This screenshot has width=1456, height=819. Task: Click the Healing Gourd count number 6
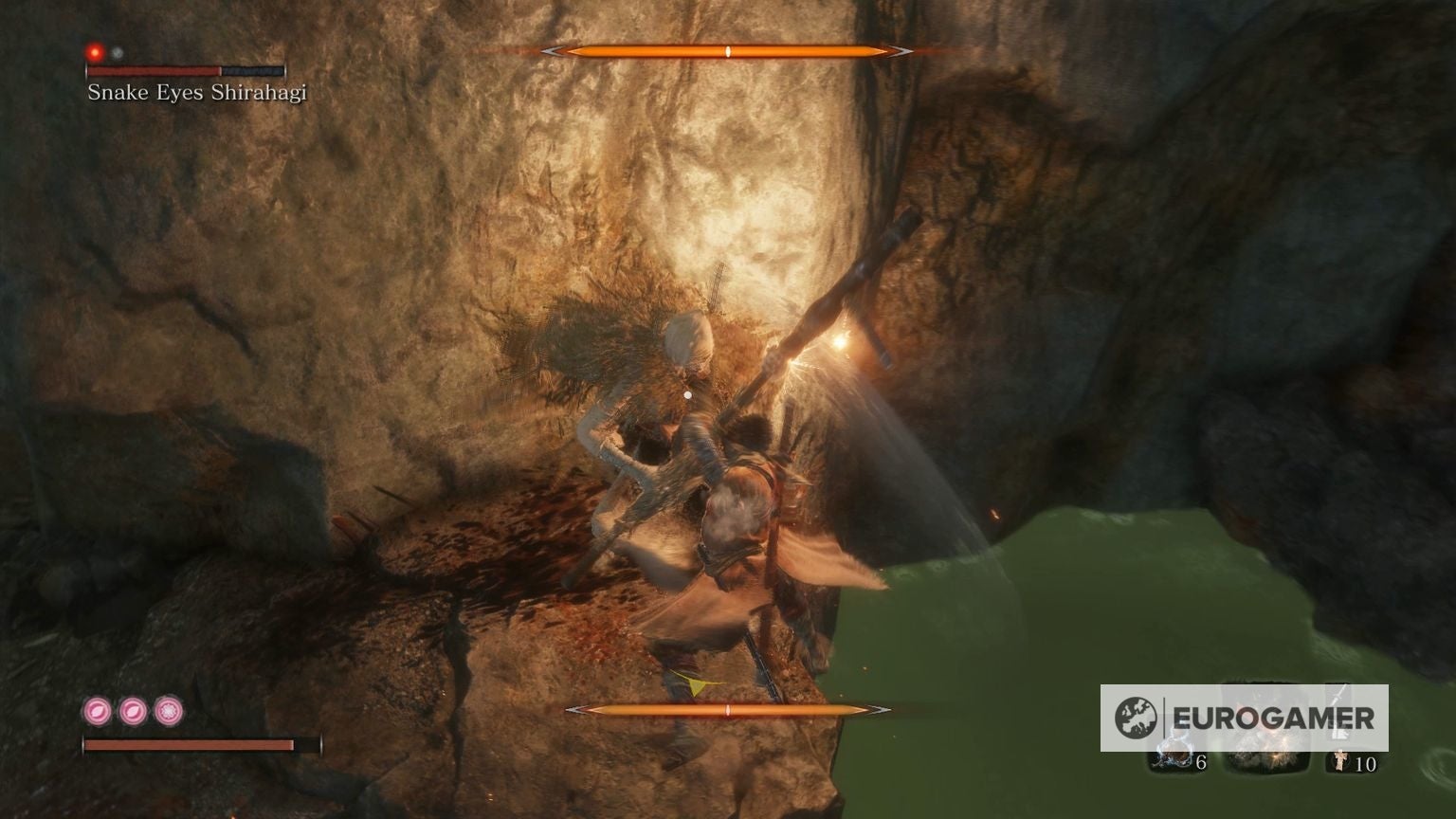point(1202,763)
